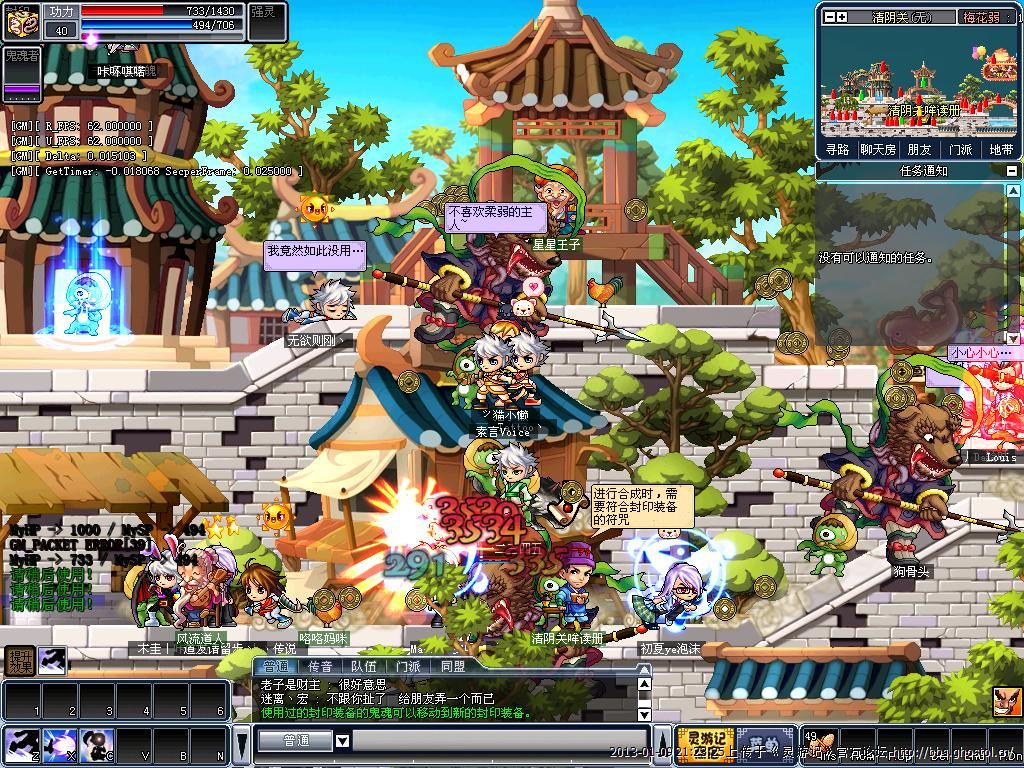The width and height of the screenshot is (1024, 768).
Task: Switch to the 传音 whisper chat tab
Action: click(320, 666)
